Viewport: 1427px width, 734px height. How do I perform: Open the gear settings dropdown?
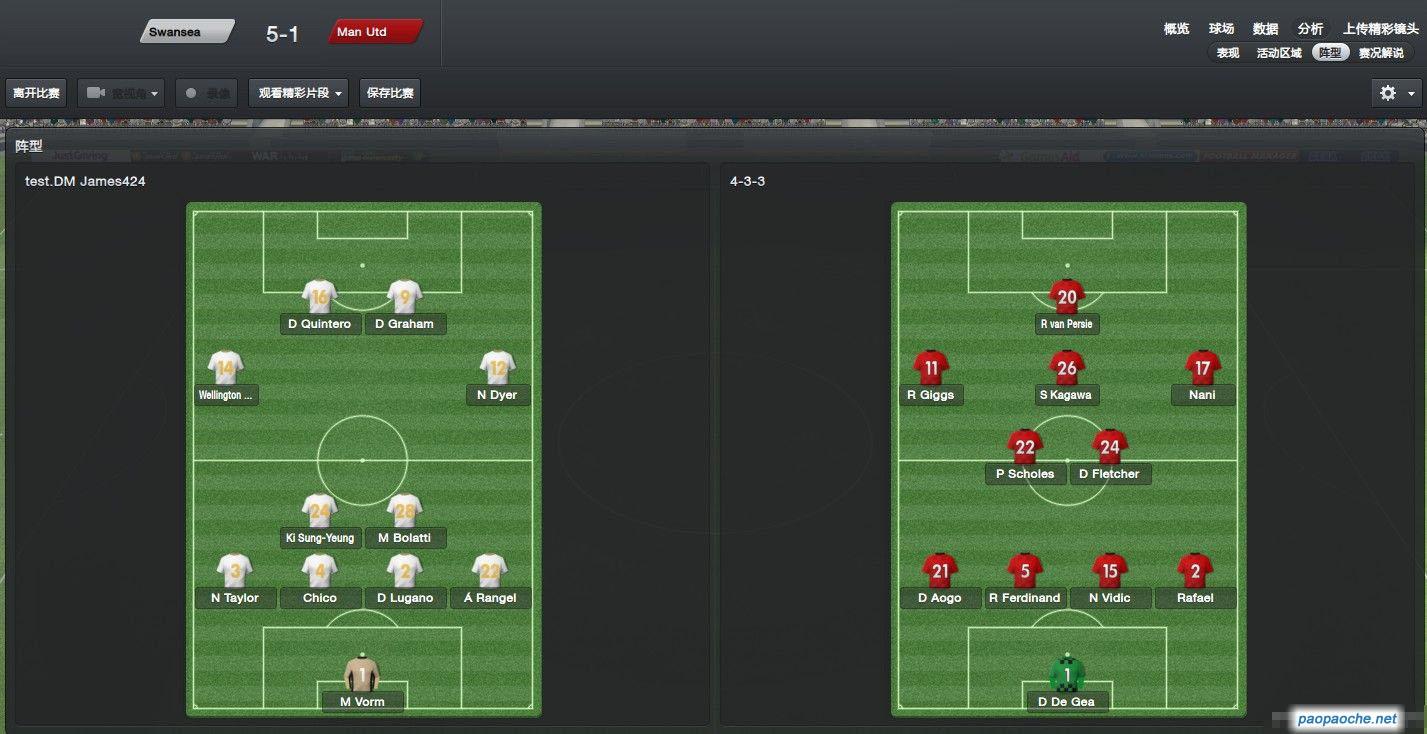pos(1397,93)
